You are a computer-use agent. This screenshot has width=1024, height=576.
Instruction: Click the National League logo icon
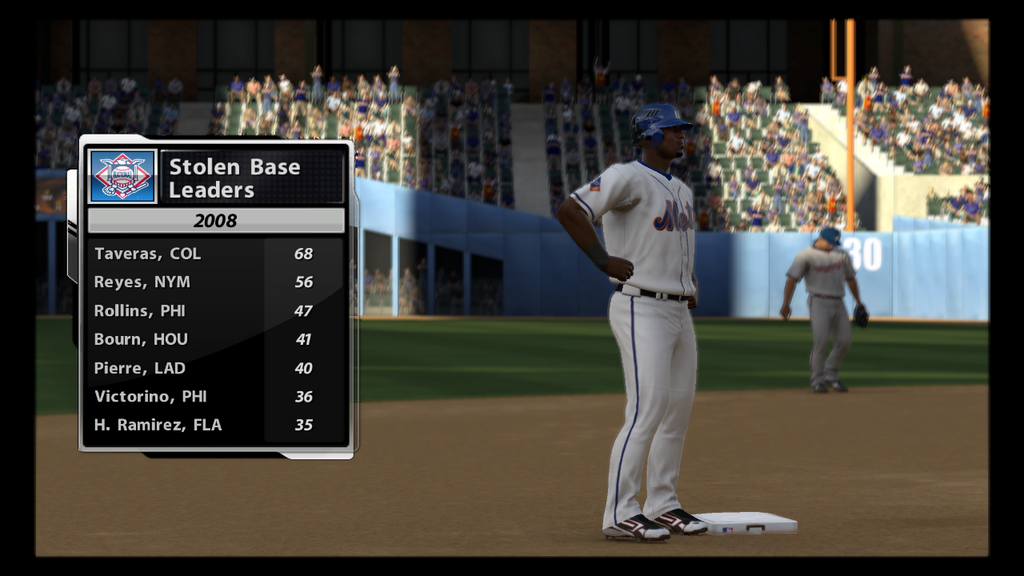tap(122, 176)
